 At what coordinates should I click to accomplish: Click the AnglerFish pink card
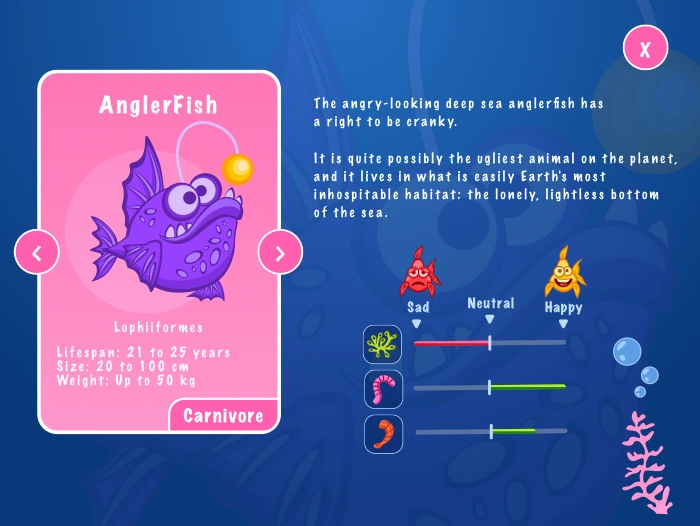(x=158, y=250)
